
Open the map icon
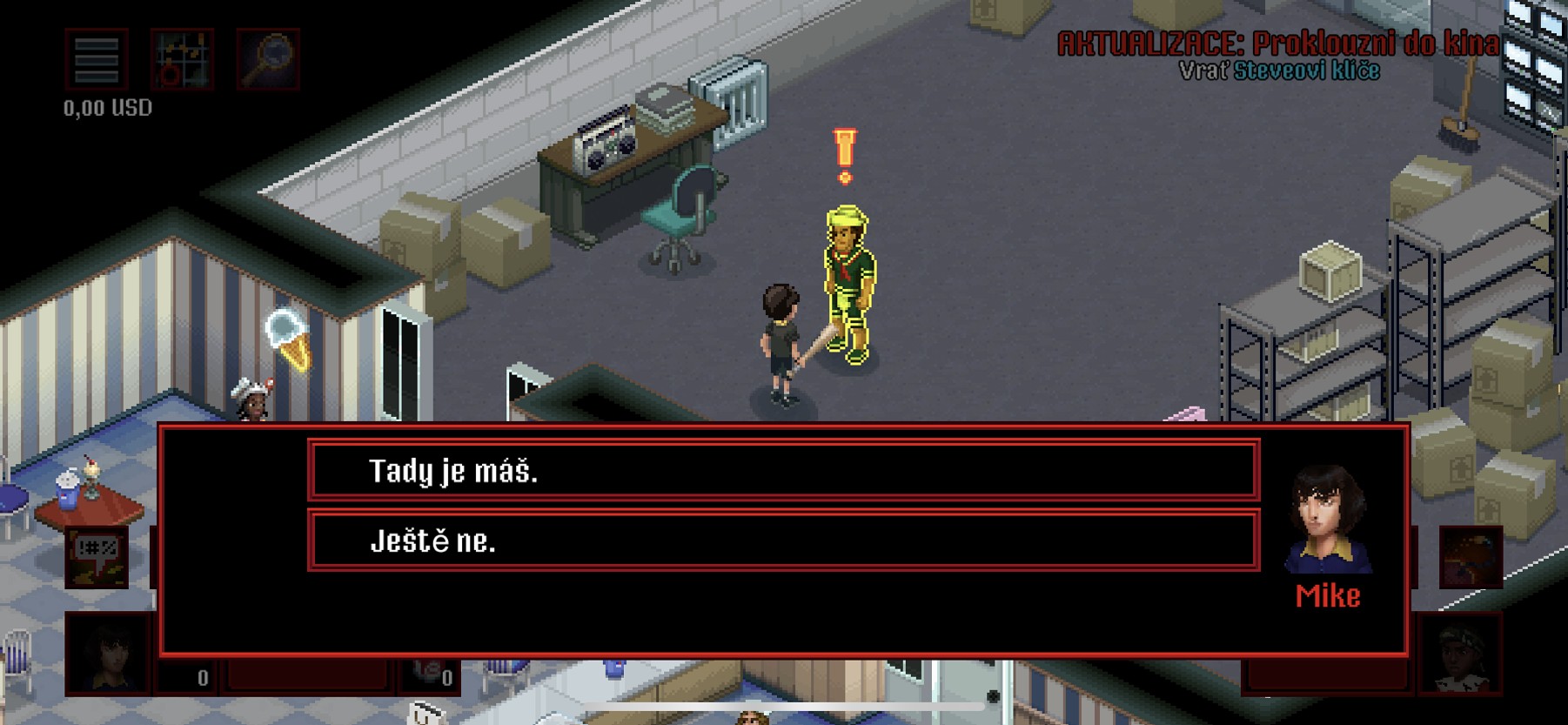[182, 59]
